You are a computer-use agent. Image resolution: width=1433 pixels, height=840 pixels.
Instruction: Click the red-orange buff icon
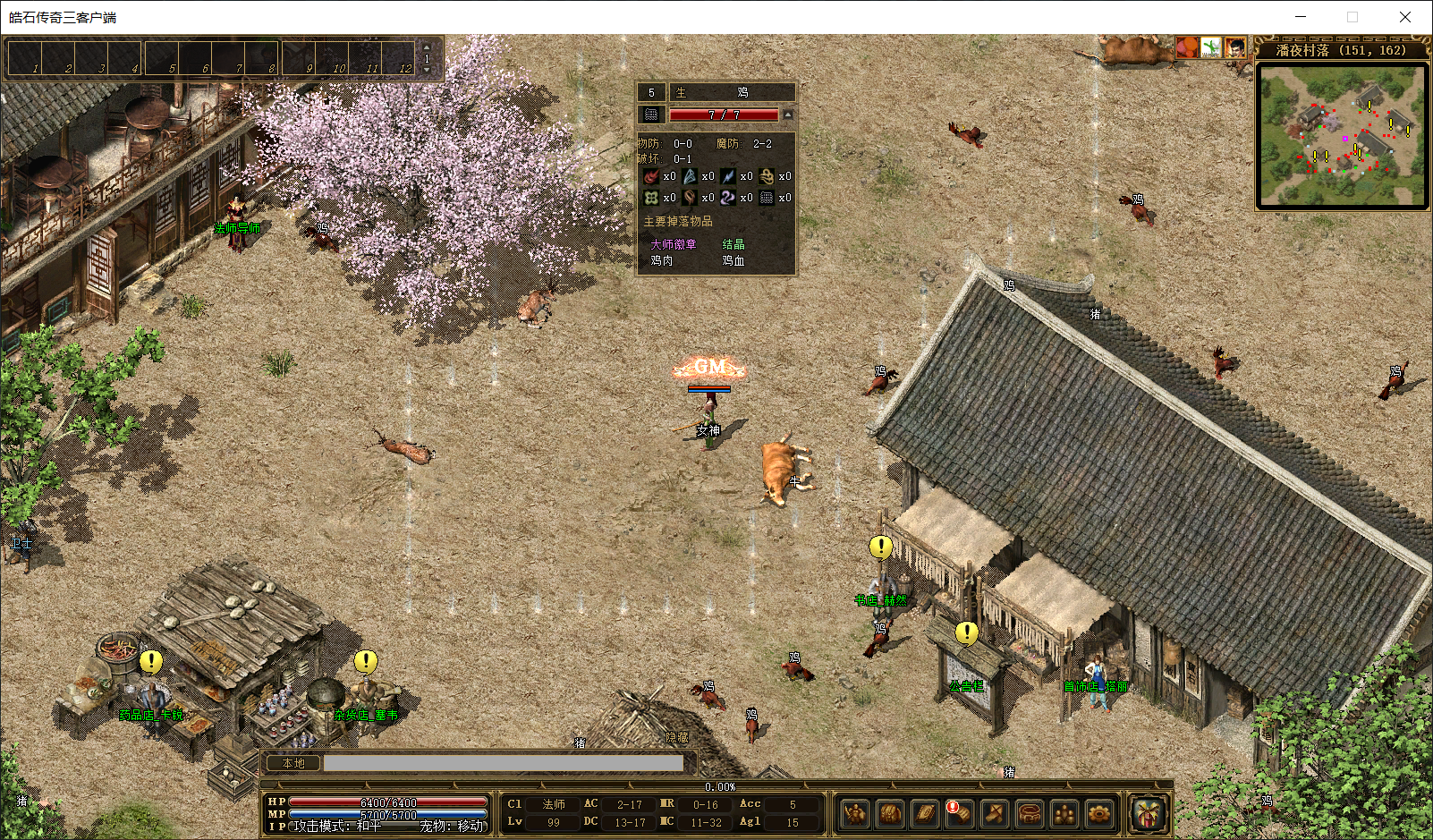(1187, 47)
